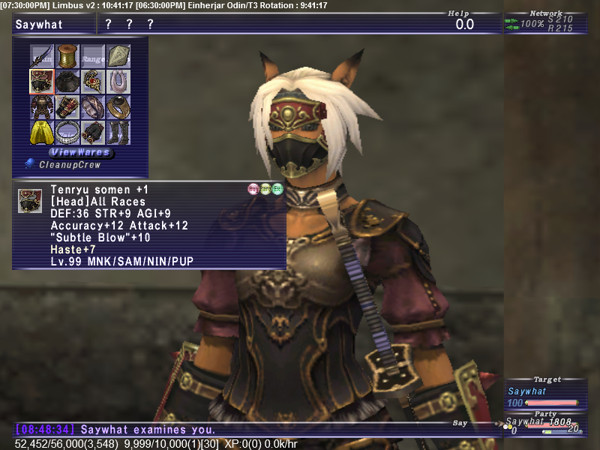Choose the purple band ring slot

92,107
